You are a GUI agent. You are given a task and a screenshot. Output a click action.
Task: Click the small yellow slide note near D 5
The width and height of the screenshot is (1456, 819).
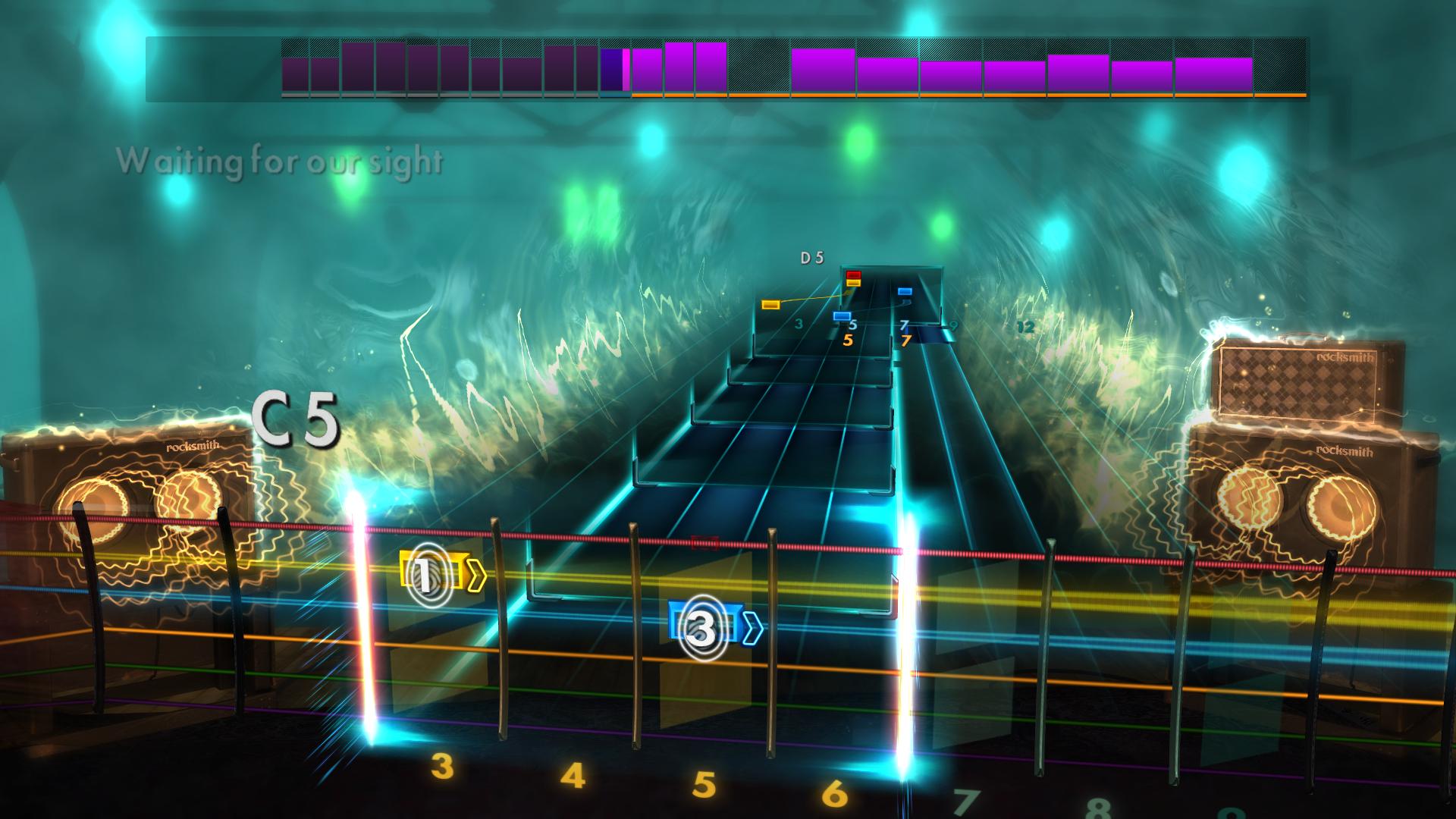click(770, 303)
